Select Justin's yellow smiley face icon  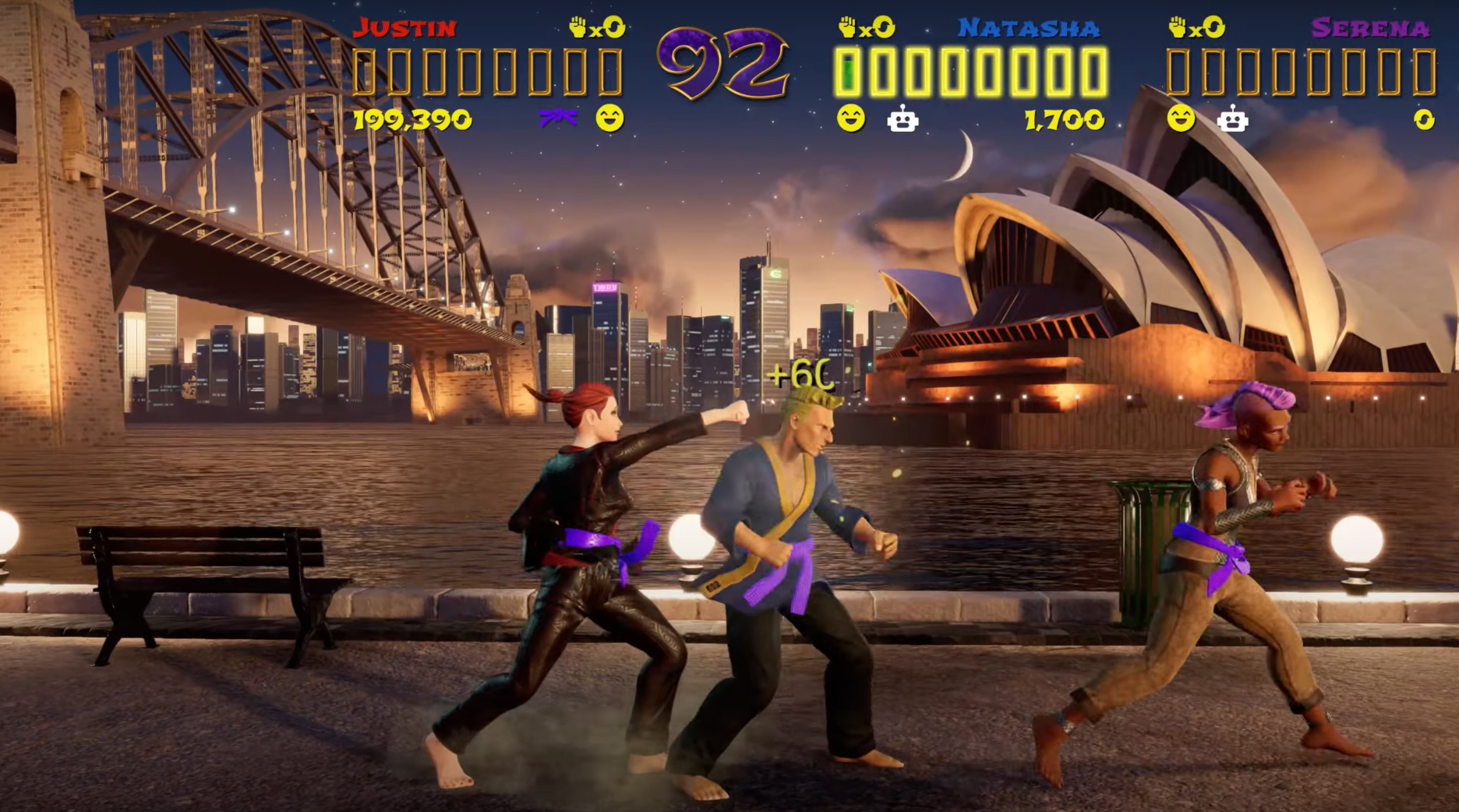pos(609,118)
